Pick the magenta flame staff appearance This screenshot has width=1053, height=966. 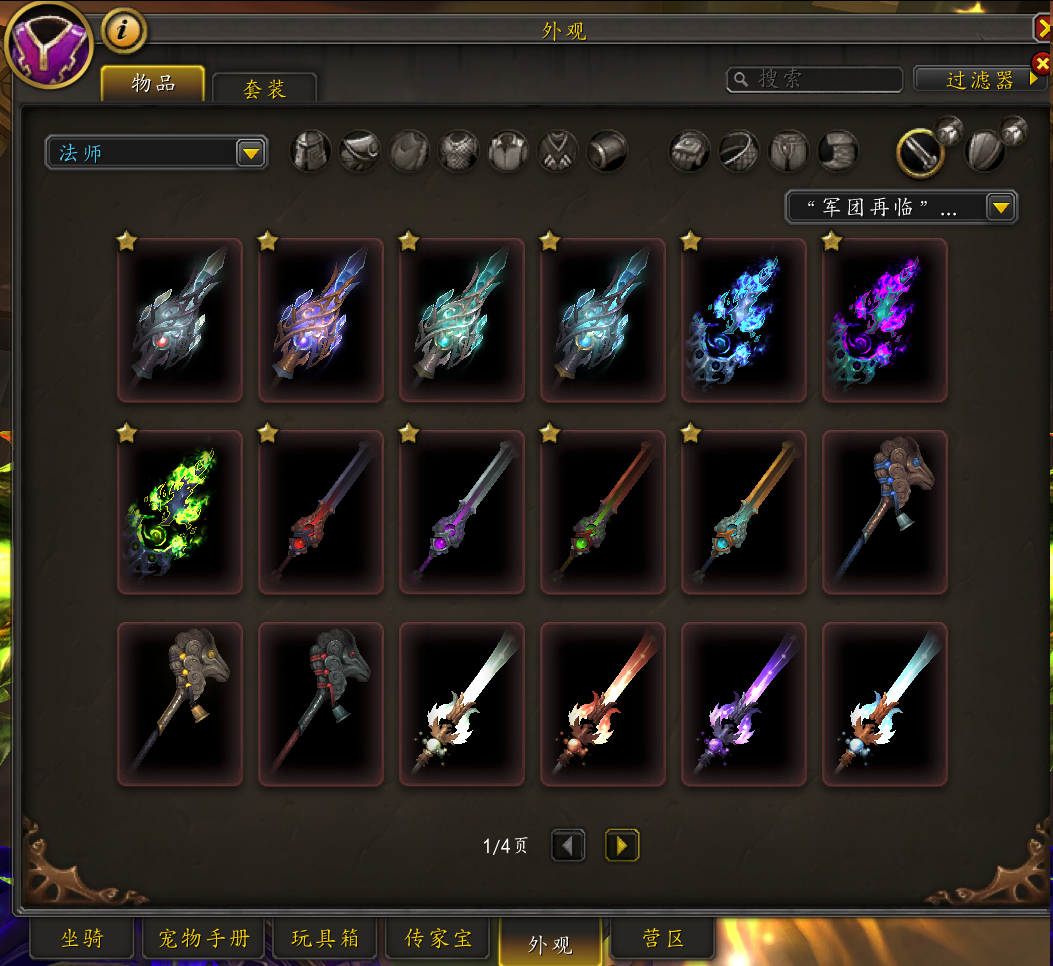point(884,320)
